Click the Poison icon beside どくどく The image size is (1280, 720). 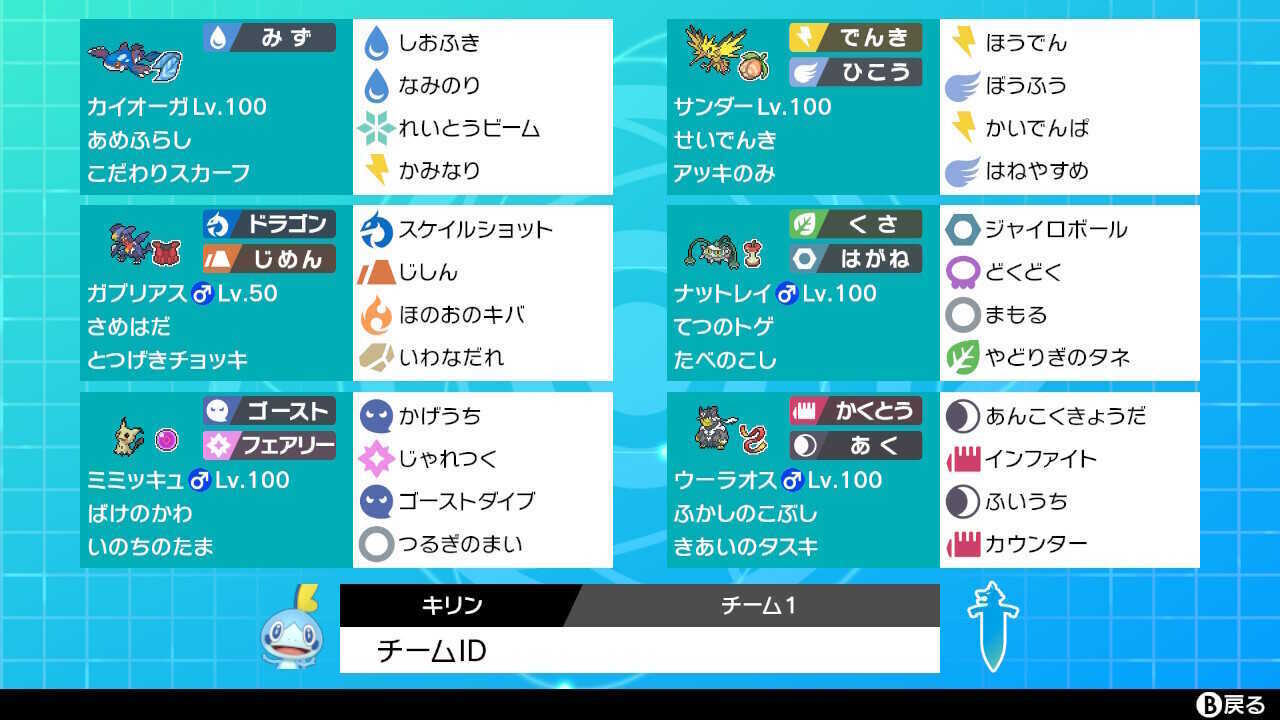pyautogui.click(x=961, y=272)
